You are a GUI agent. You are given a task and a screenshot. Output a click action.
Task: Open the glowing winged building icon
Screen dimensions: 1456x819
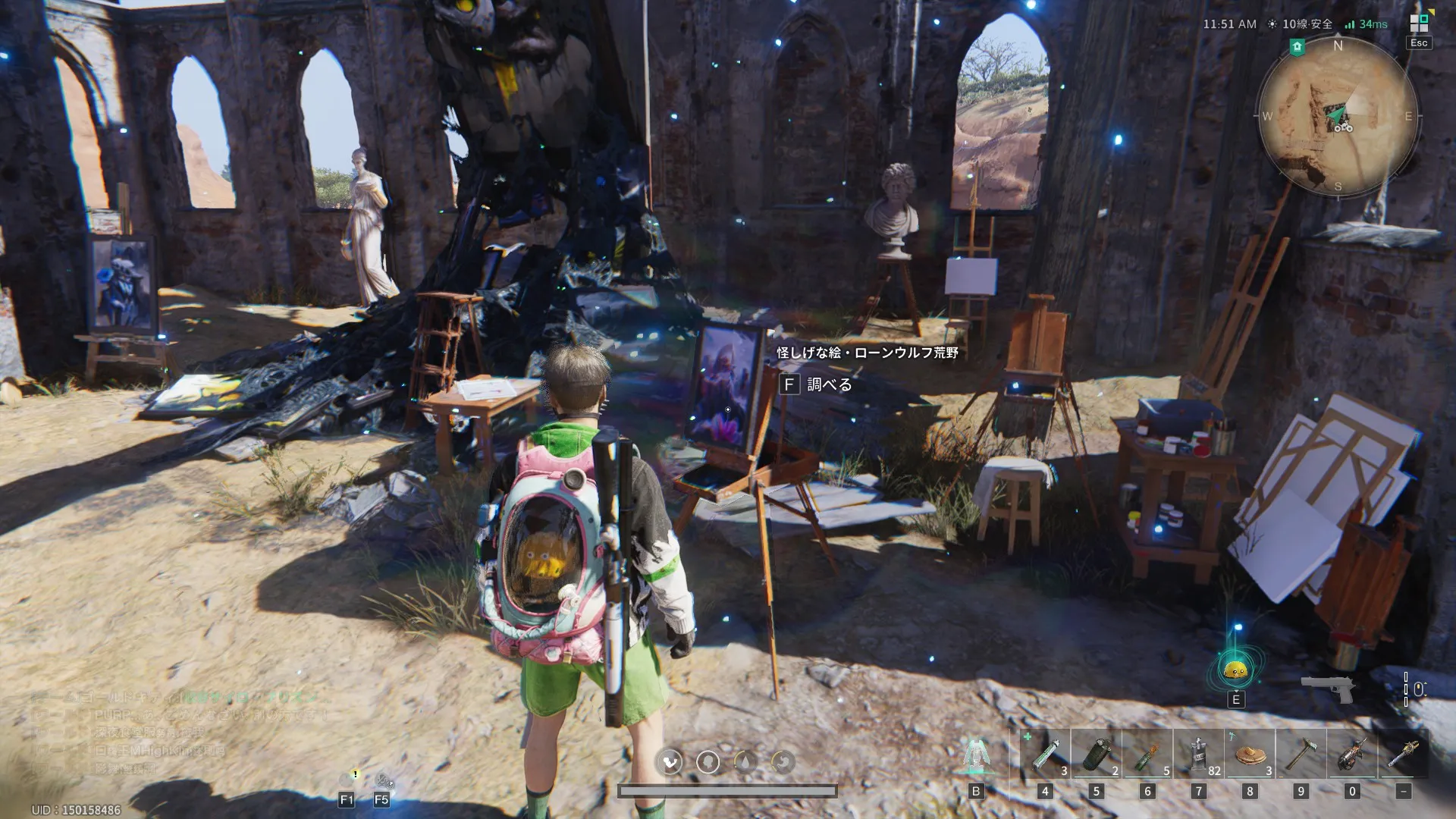pos(976,755)
